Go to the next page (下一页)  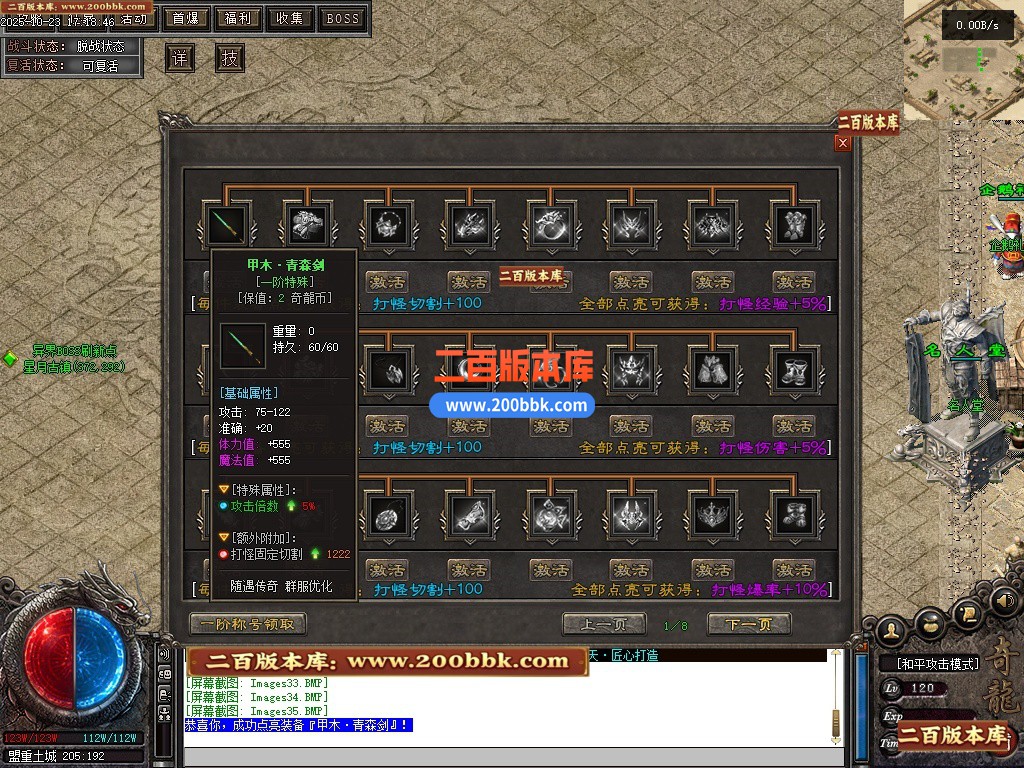point(749,625)
